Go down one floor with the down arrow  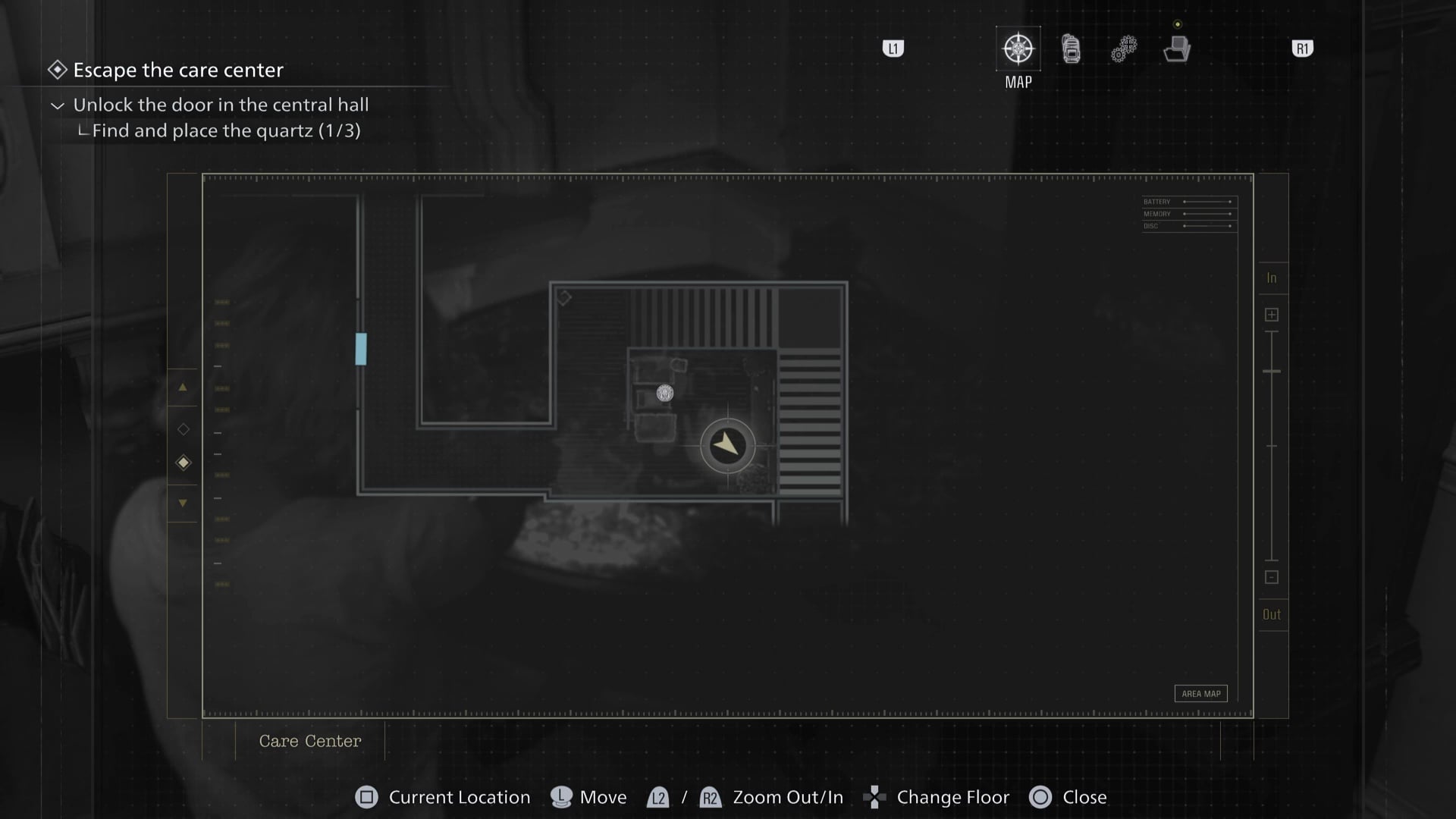click(183, 503)
